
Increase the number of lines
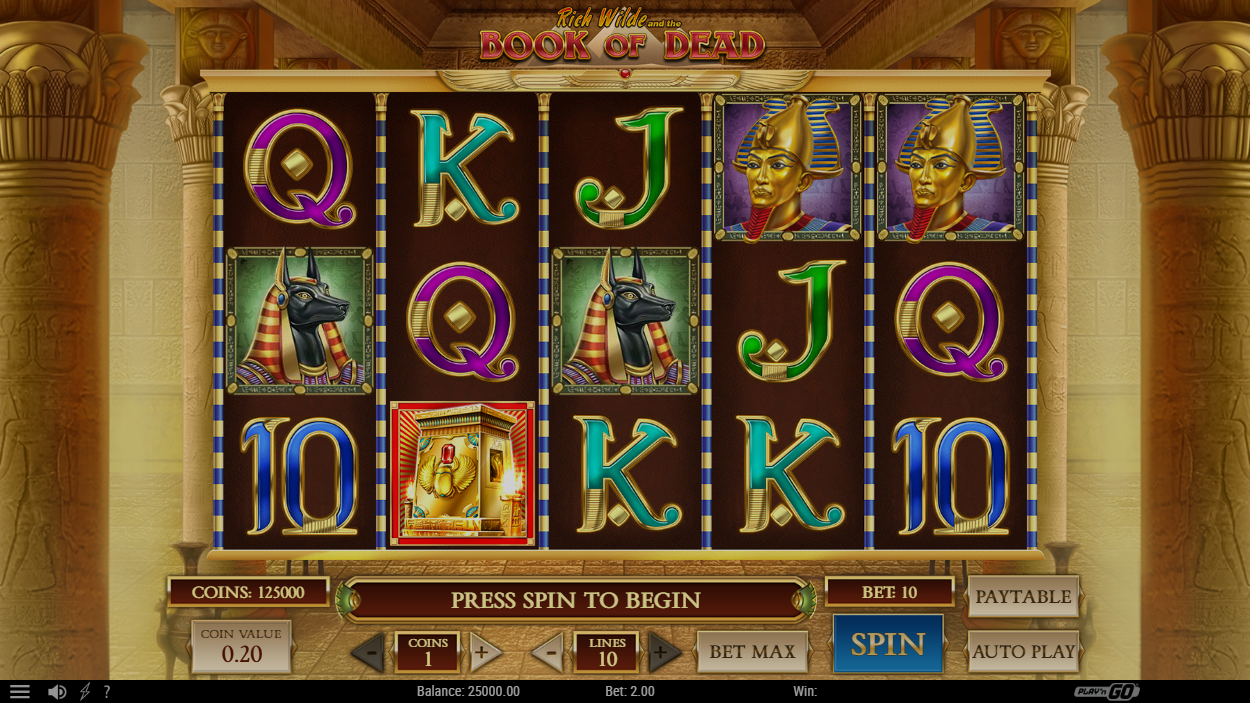tap(663, 654)
